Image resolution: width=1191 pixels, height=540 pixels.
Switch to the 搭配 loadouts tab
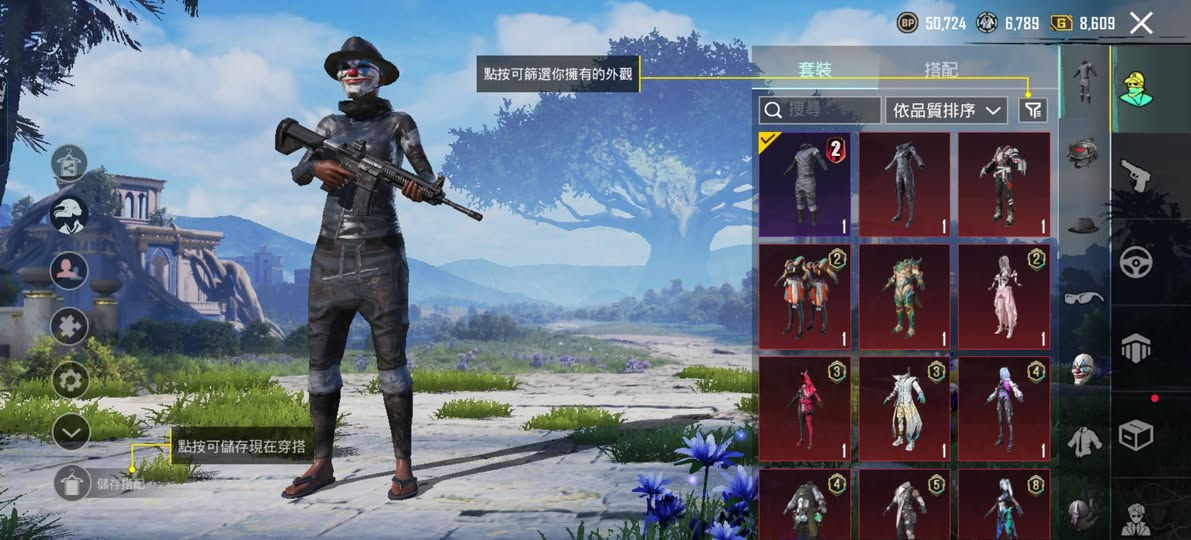click(940, 70)
